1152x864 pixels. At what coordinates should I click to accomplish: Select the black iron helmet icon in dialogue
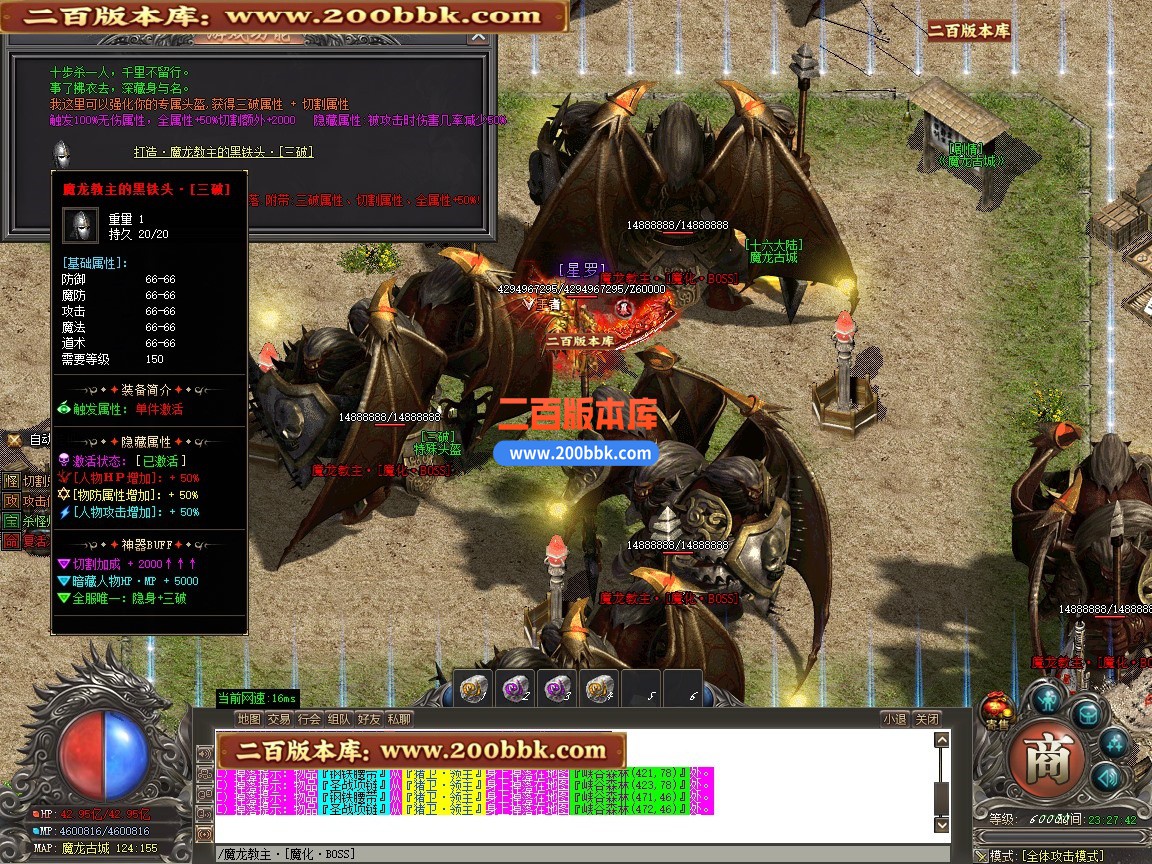tap(61, 155)
